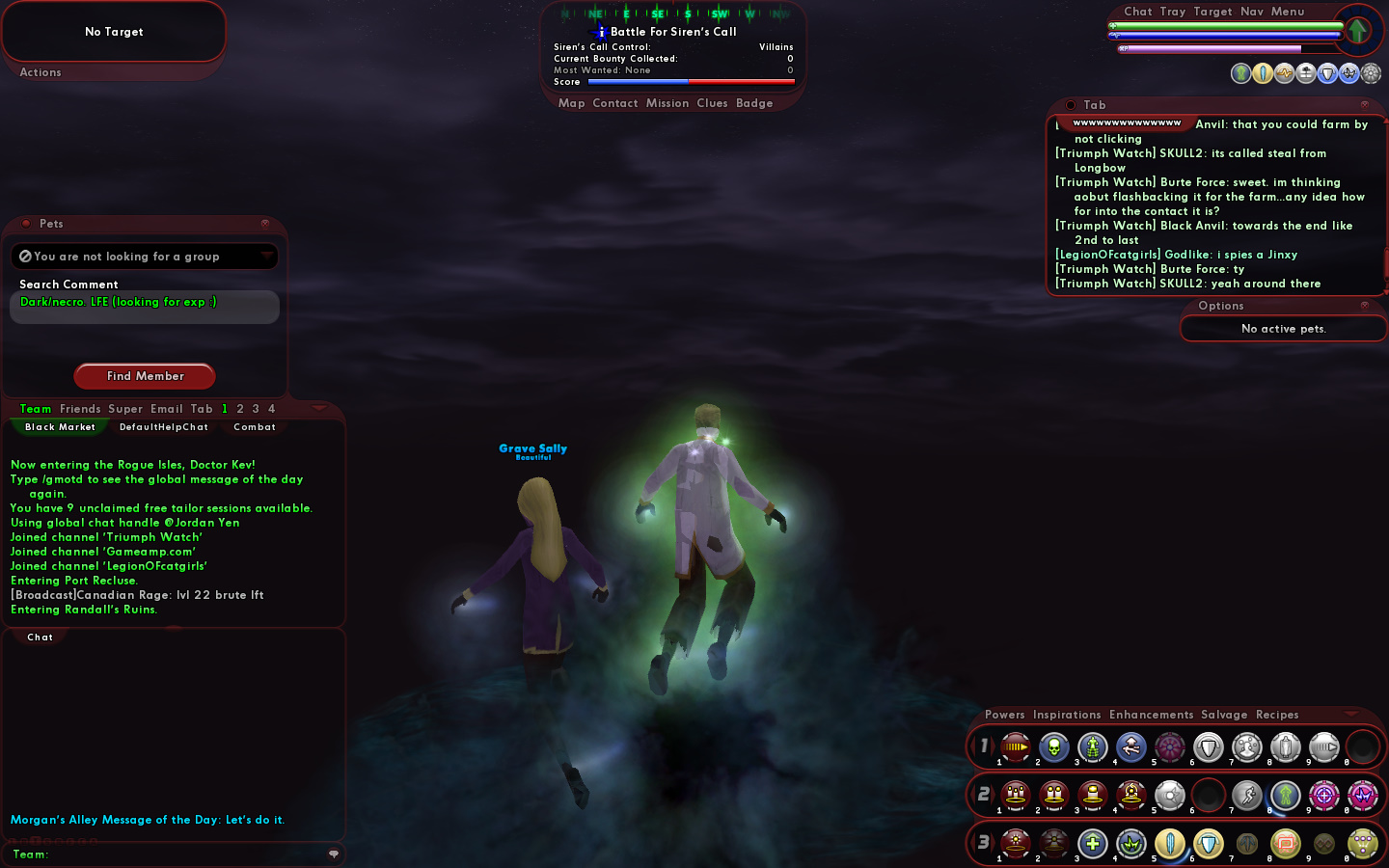Select the Black Market chat tab
The width and height of the screenshot is (1389, 868).
[x=60, y=427]
